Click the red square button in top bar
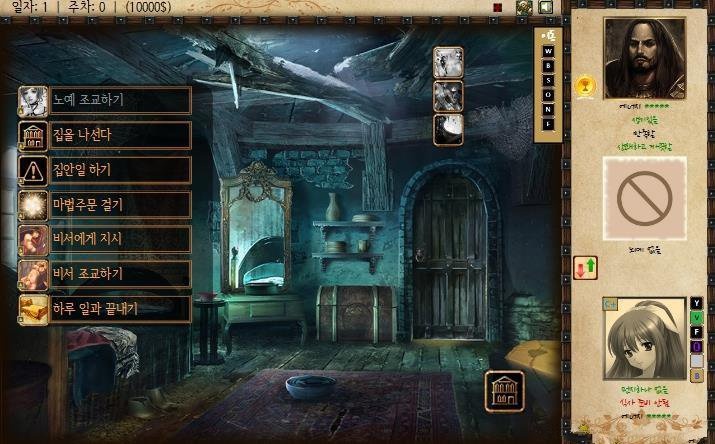This screenshot has width=715, height=444. click(x=497, y=7)
